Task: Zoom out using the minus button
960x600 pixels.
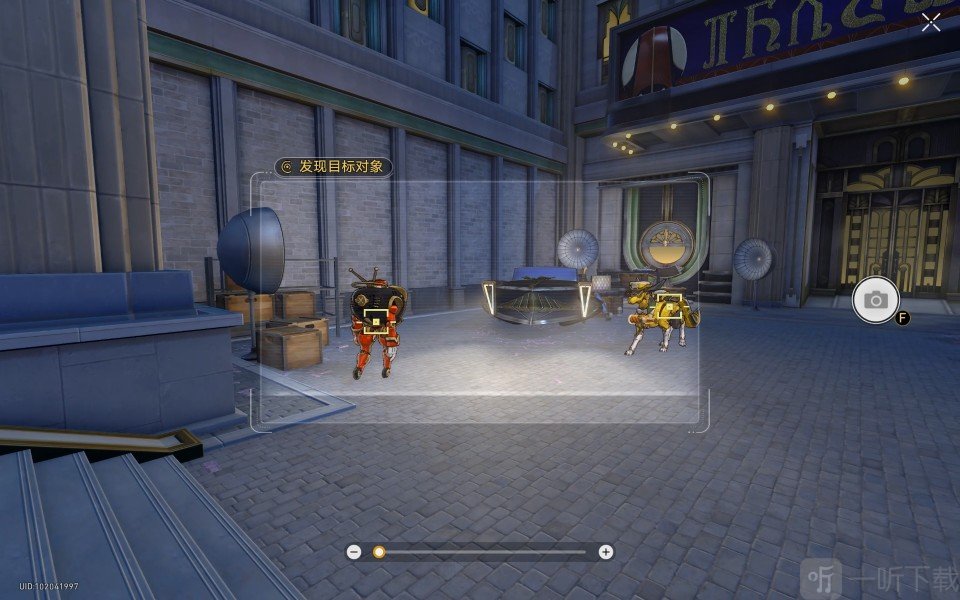Action: [x=353, y=552]
